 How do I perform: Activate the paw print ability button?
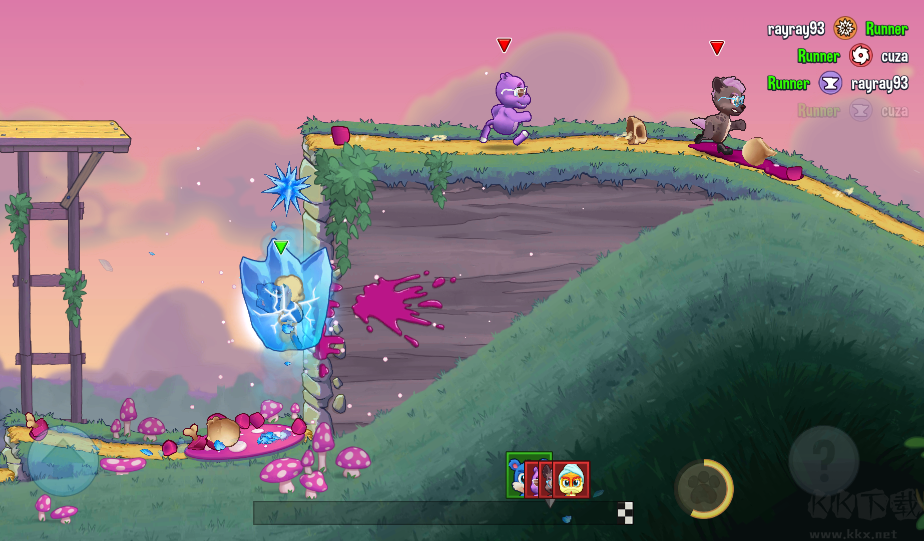[703, 489]
